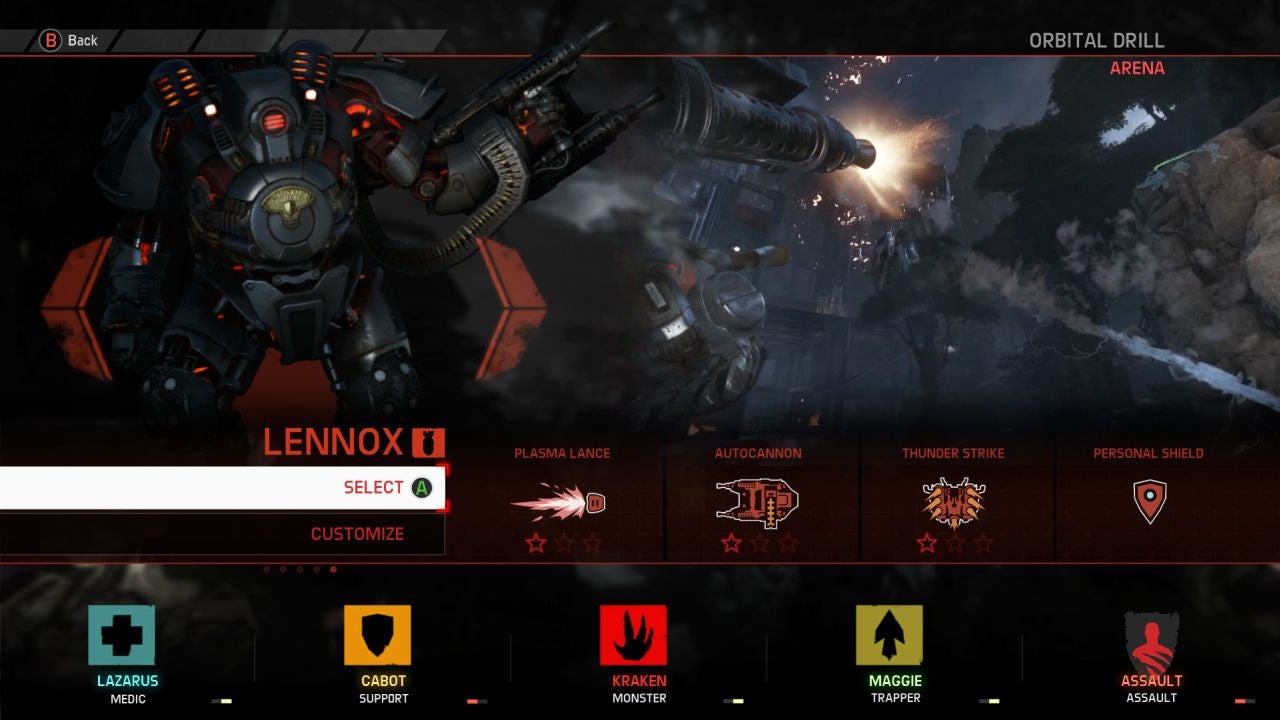Click the last pagination dot below Customize
Viewport: 1280px width, 720px height.
[332, 569]
